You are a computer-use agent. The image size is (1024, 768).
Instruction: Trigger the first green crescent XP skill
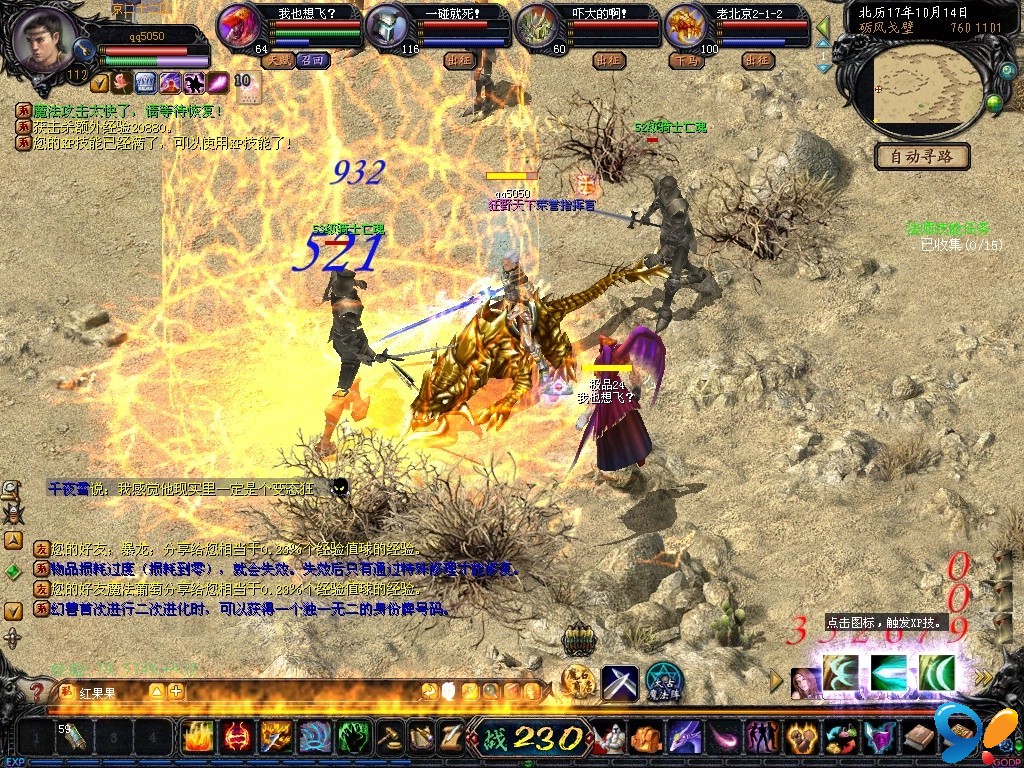pyautogui.click(x=841, y=673)
